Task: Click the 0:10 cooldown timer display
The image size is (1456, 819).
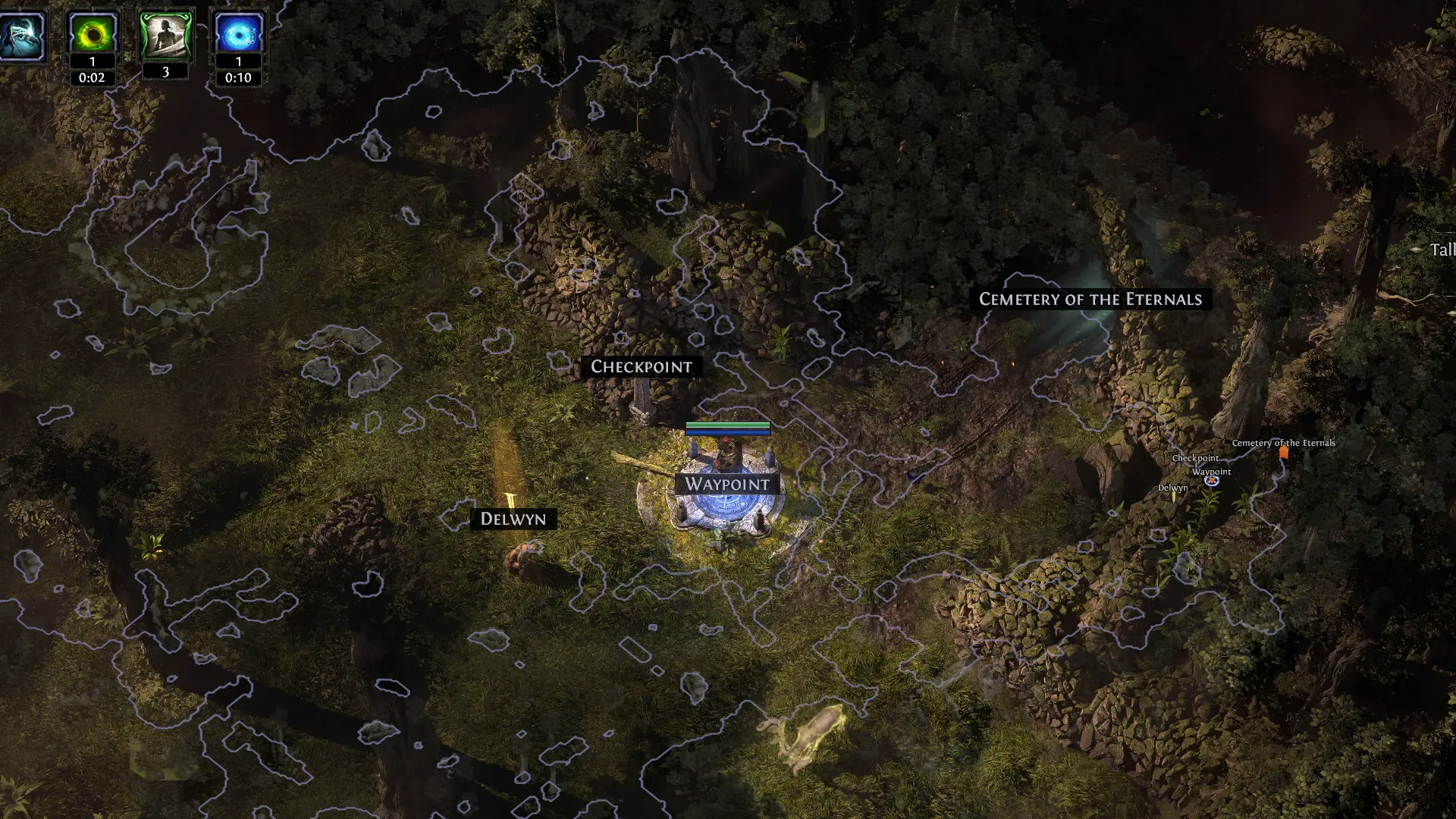Action: click(x=238, y=77)
